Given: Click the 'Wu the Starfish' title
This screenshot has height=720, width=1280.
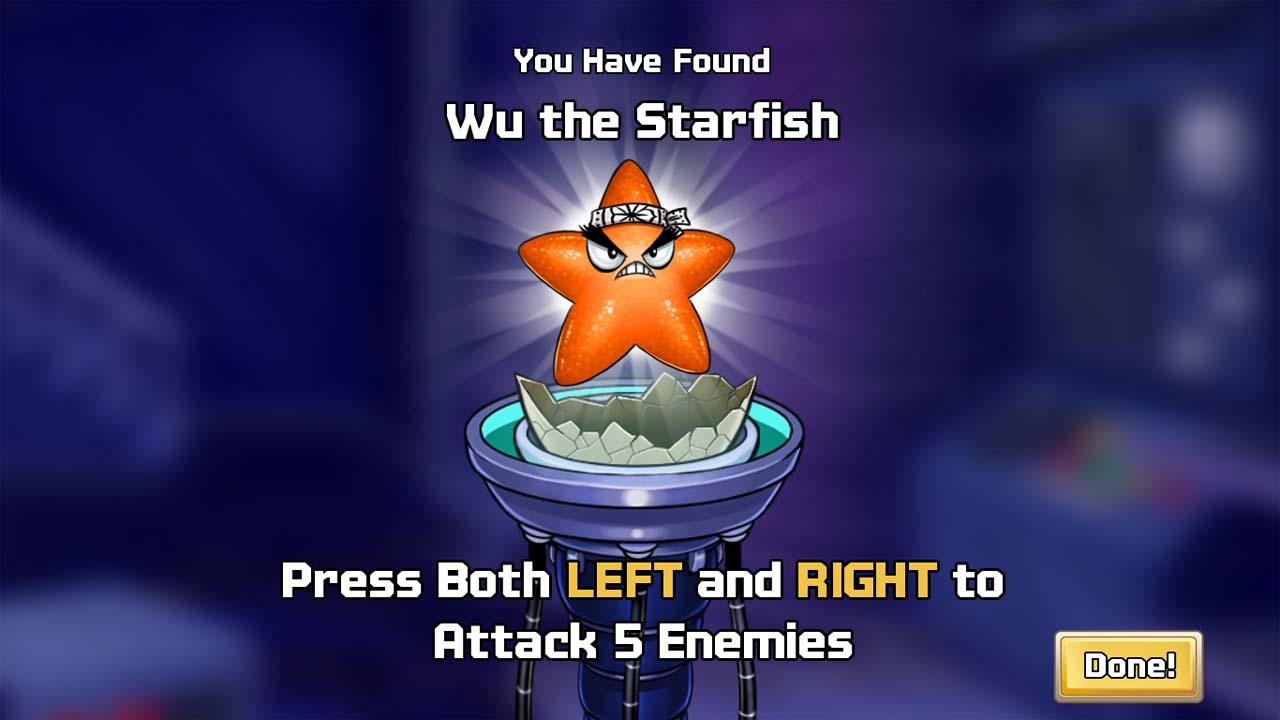Looking at the screenshot, I should 640,120.
